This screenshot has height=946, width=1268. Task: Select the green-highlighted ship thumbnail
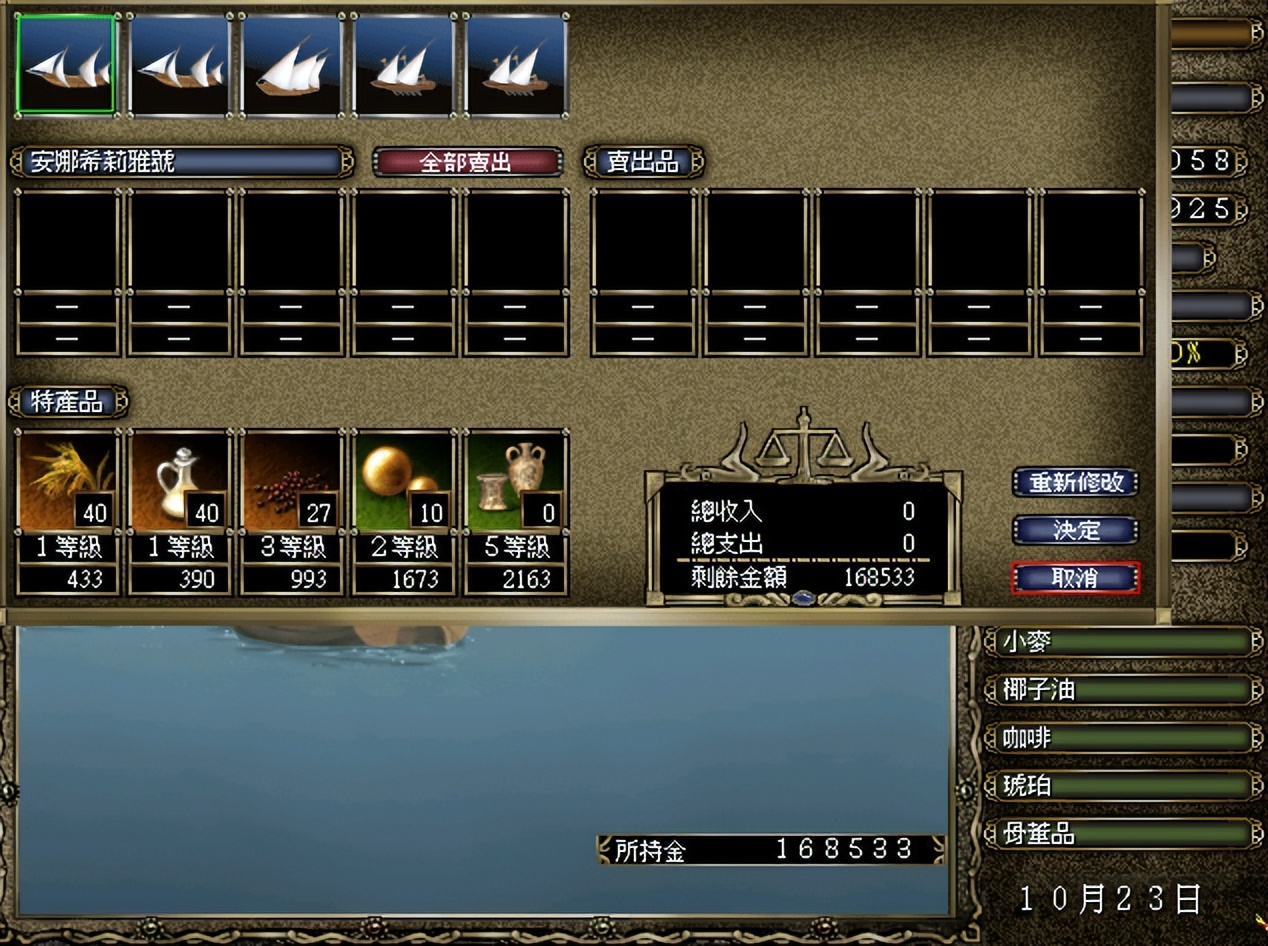click(67, 64)
